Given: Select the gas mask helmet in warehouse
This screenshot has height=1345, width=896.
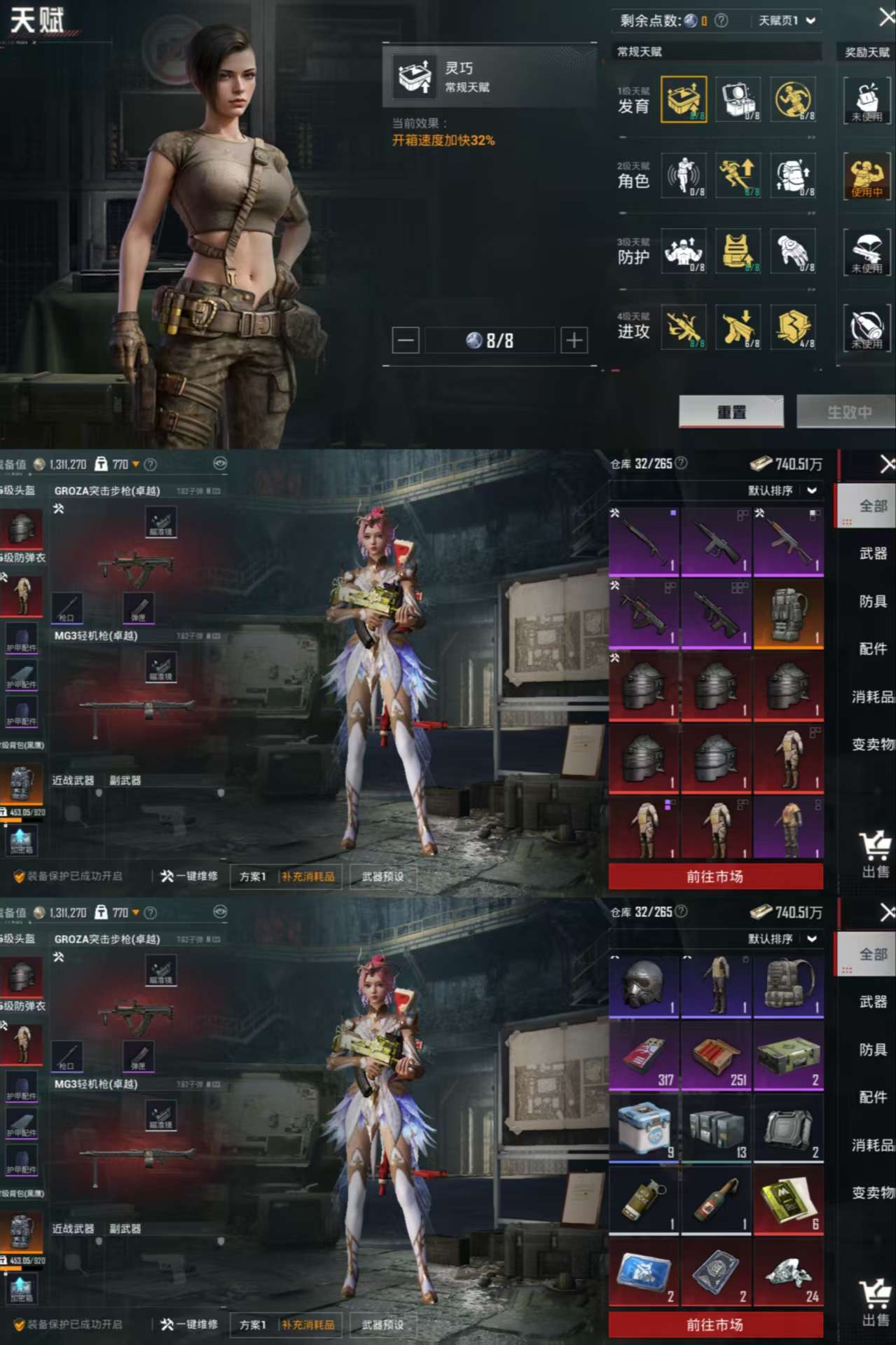Looking at the screenshot, I should (645, 986).
